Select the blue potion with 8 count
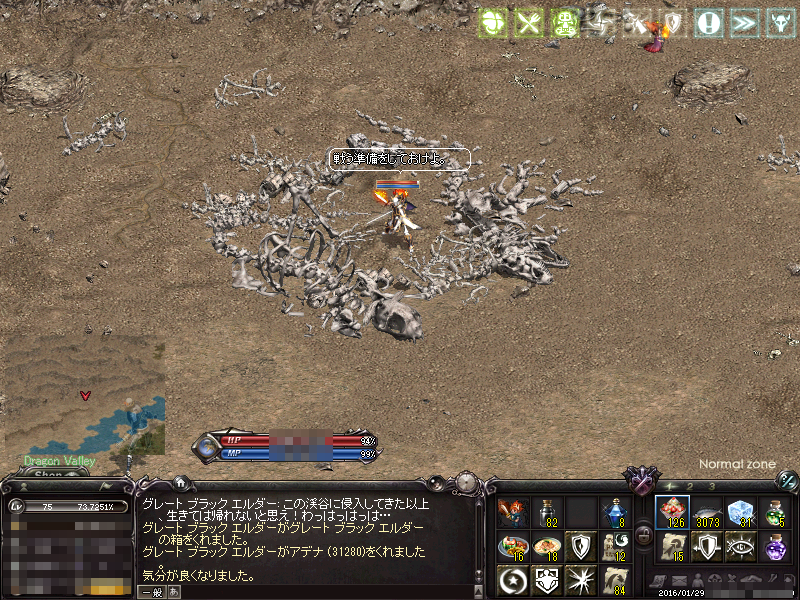This screenshot has height=600, width=800. click(614, 513)
